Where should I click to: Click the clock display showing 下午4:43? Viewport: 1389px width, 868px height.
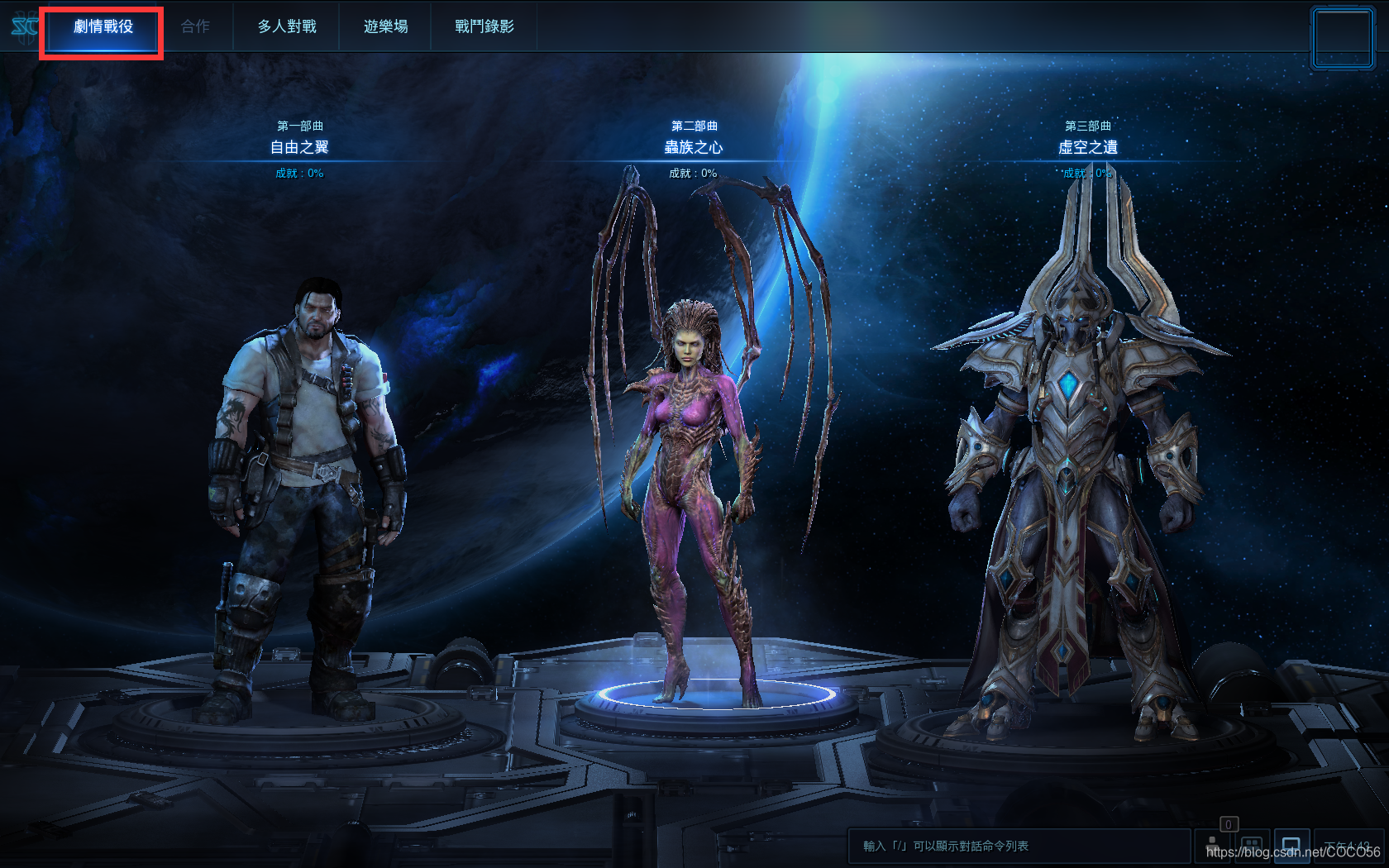point(1346,845)
